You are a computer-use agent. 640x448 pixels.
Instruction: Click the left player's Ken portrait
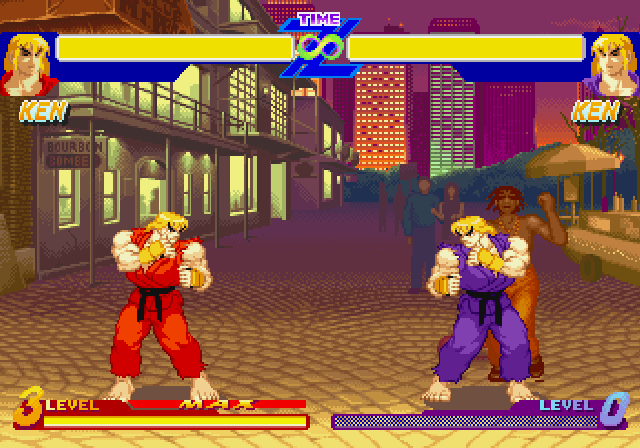(26, 64)
